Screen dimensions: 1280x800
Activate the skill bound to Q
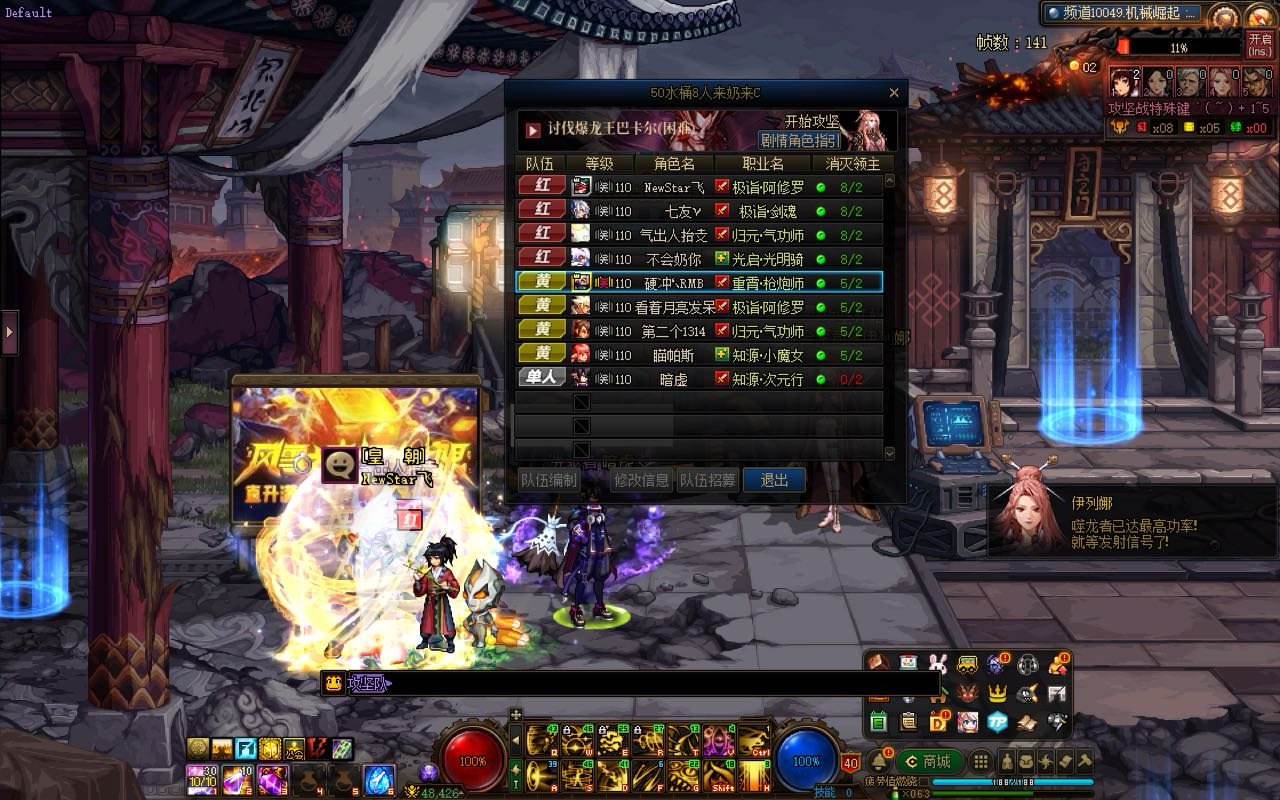click(542, 741)
